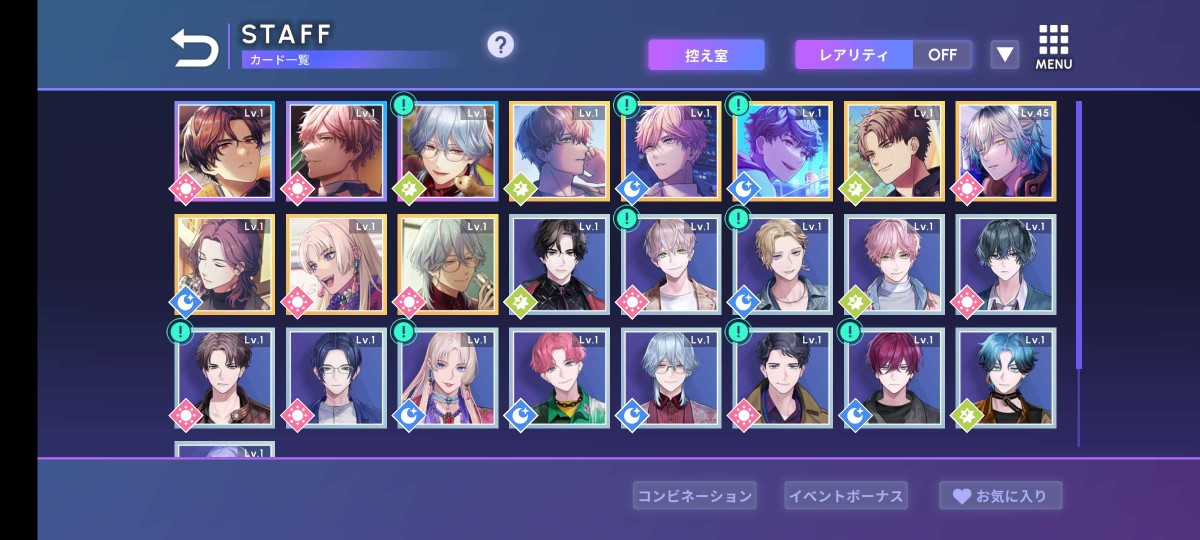The height and width of the screenshot is (540, 1200).
Task: Open the MENU grid
Action: tap(1054, 47)
